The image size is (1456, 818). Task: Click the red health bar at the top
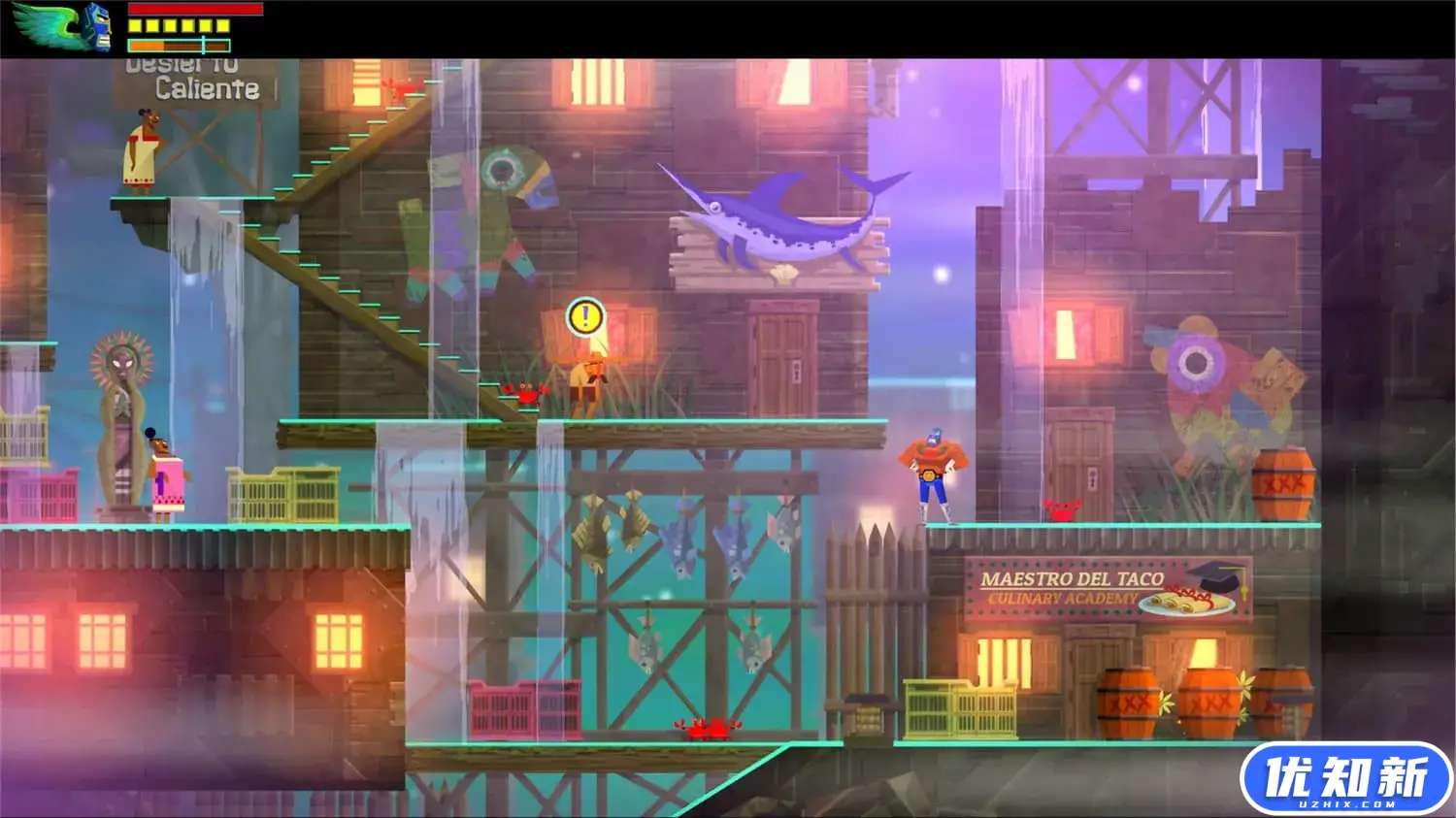(x=194, y=11)
